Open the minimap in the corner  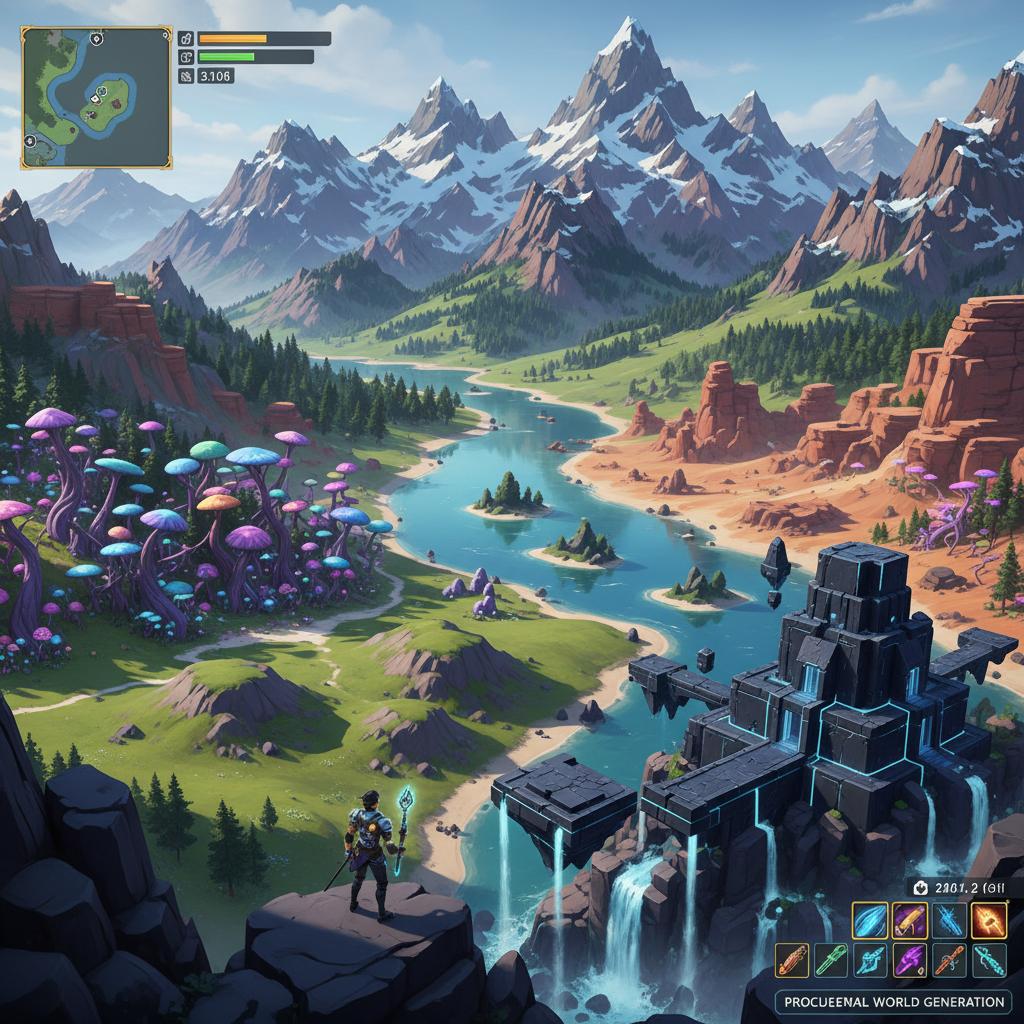point(96,97)
